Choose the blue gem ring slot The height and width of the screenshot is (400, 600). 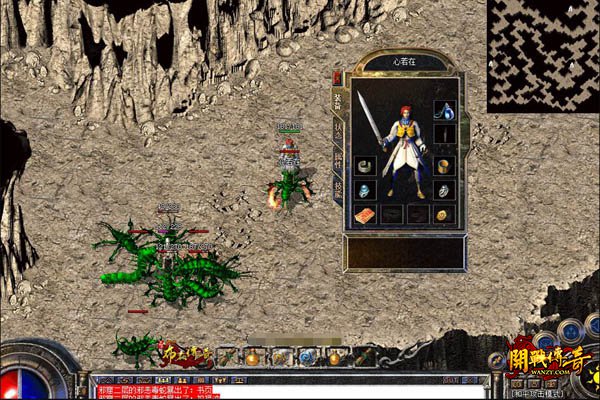coord(365,190)
